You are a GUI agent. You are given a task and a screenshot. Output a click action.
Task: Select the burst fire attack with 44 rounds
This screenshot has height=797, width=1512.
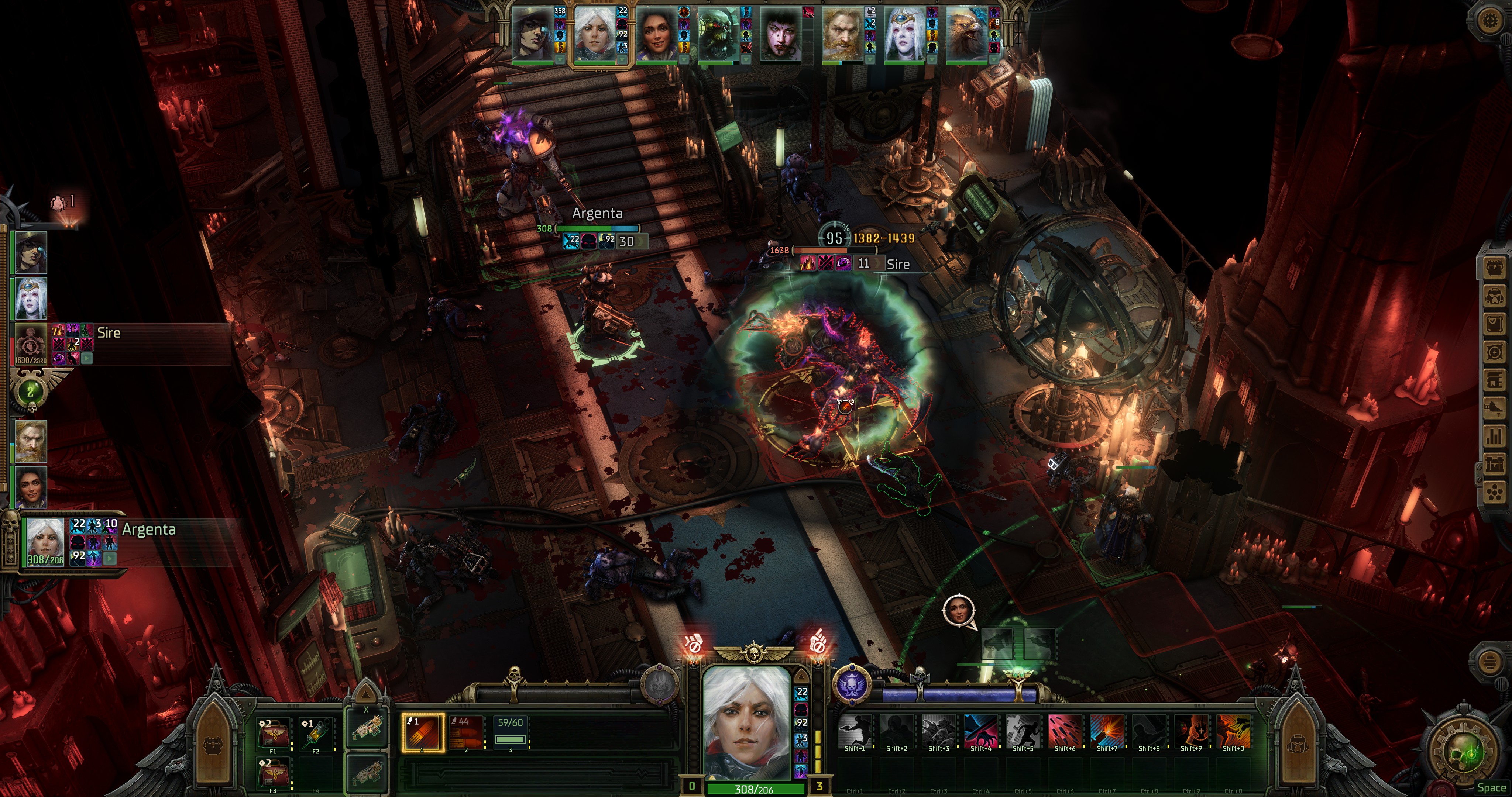coord(466,732)
